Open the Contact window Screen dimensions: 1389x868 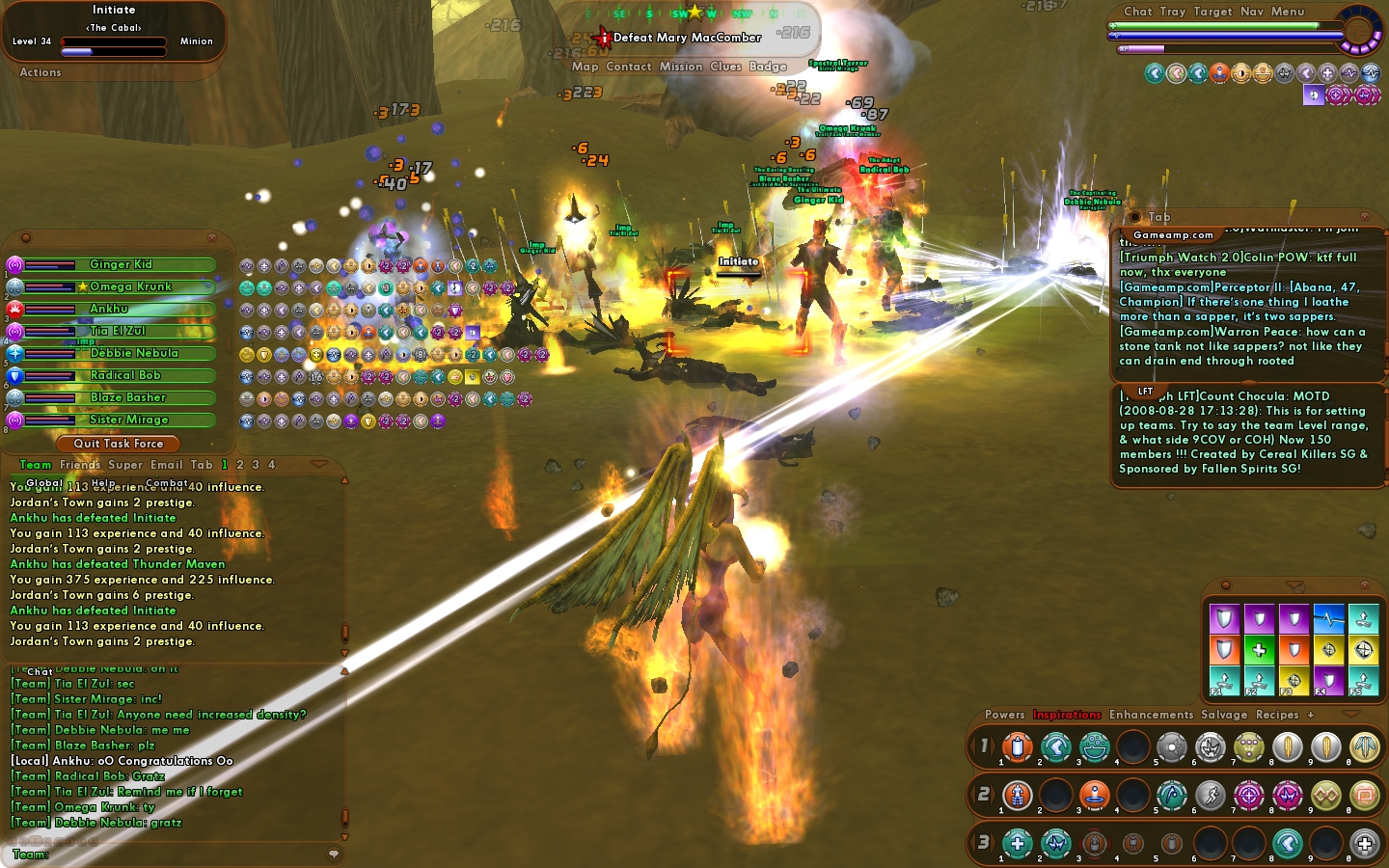point(629,67)
